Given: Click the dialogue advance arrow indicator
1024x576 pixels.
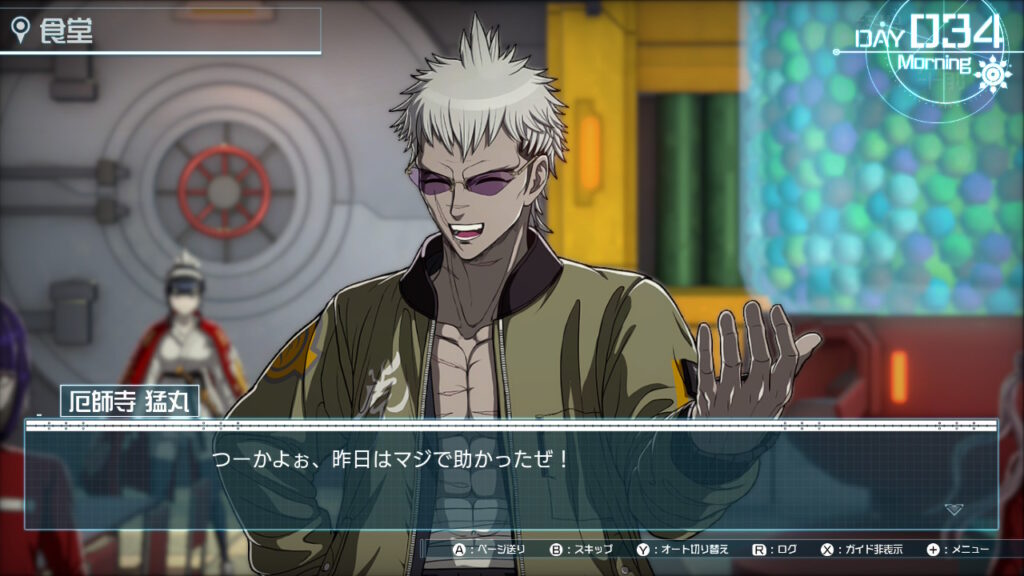Looking at the screenshot, I should 954,508.
